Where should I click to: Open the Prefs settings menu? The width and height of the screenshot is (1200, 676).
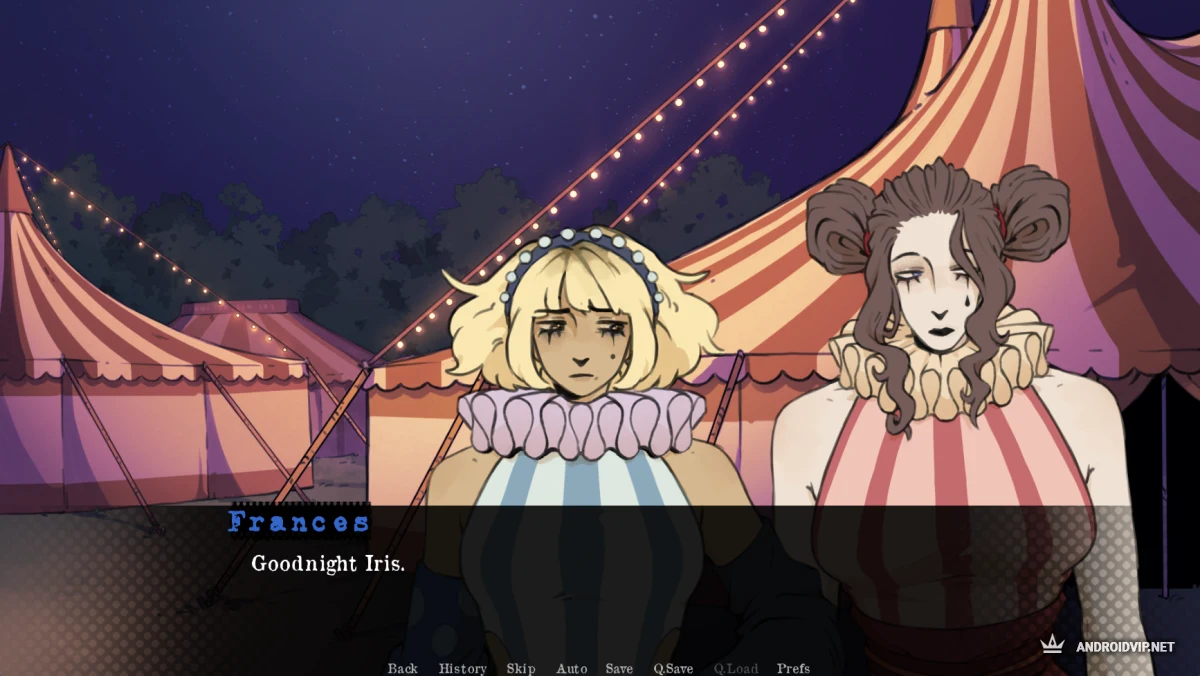click(x=793, y=668)
